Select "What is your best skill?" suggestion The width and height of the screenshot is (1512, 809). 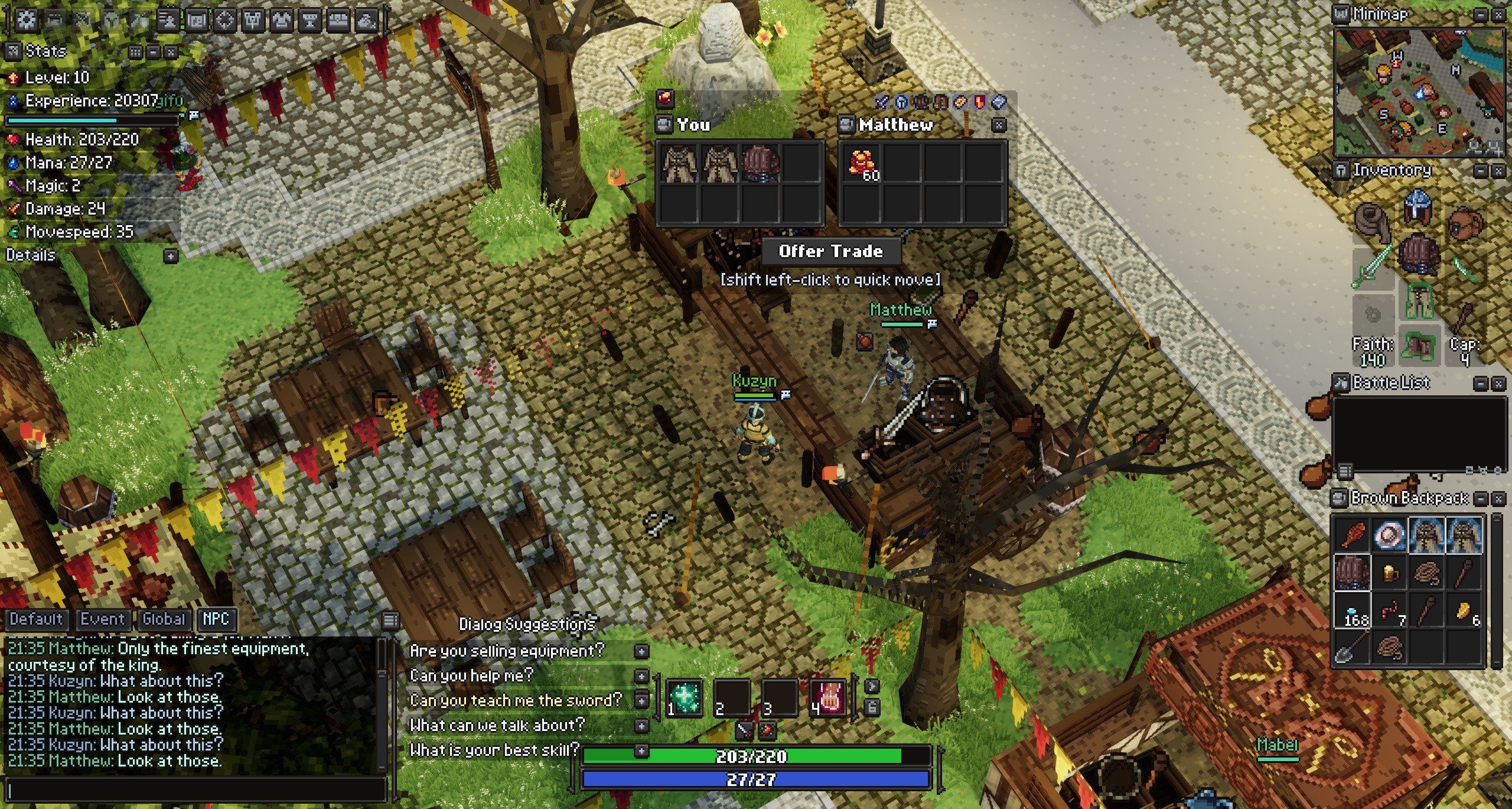tap(494, 750)
